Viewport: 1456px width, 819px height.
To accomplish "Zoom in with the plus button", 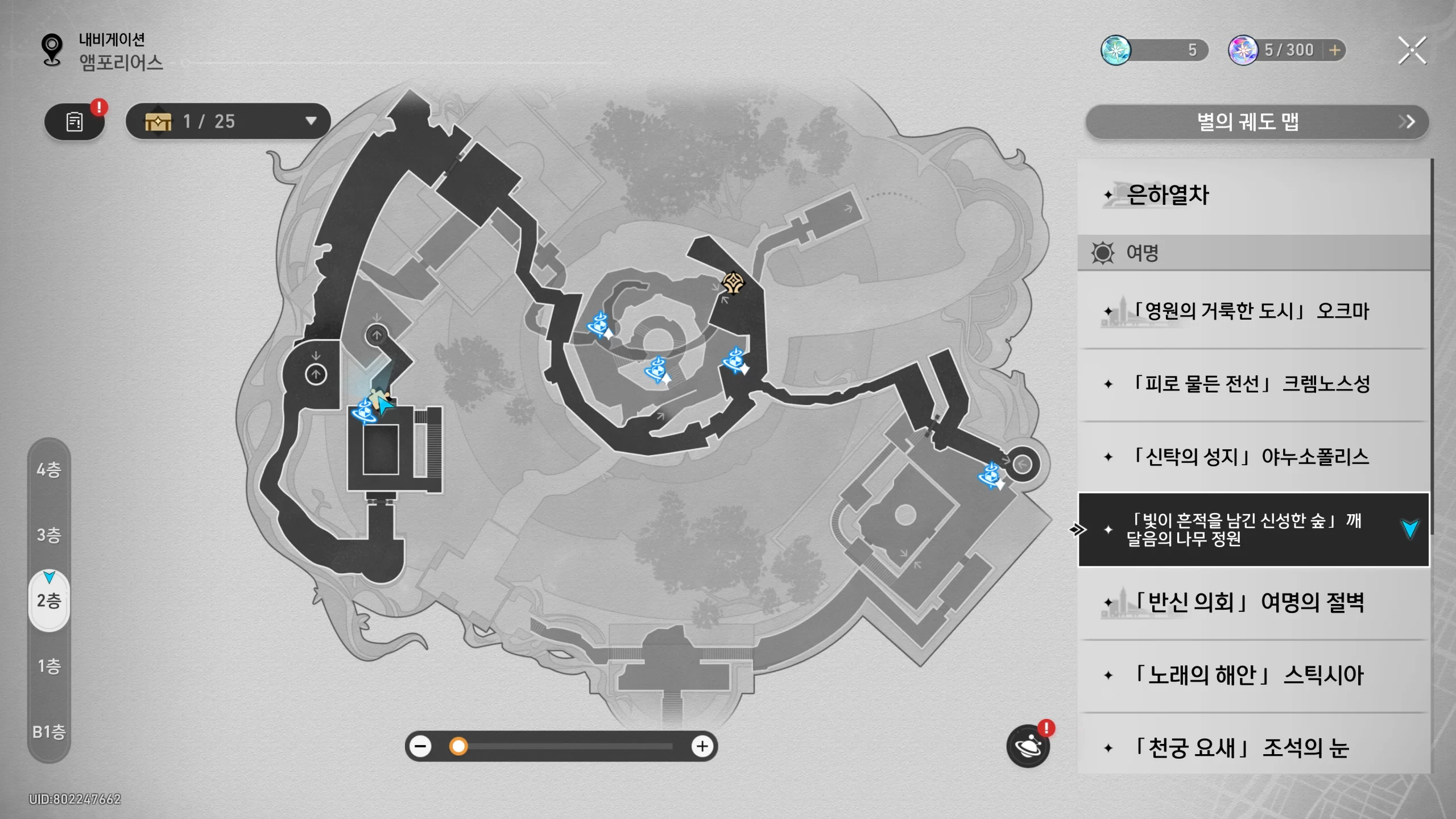I will coord(702,746).
